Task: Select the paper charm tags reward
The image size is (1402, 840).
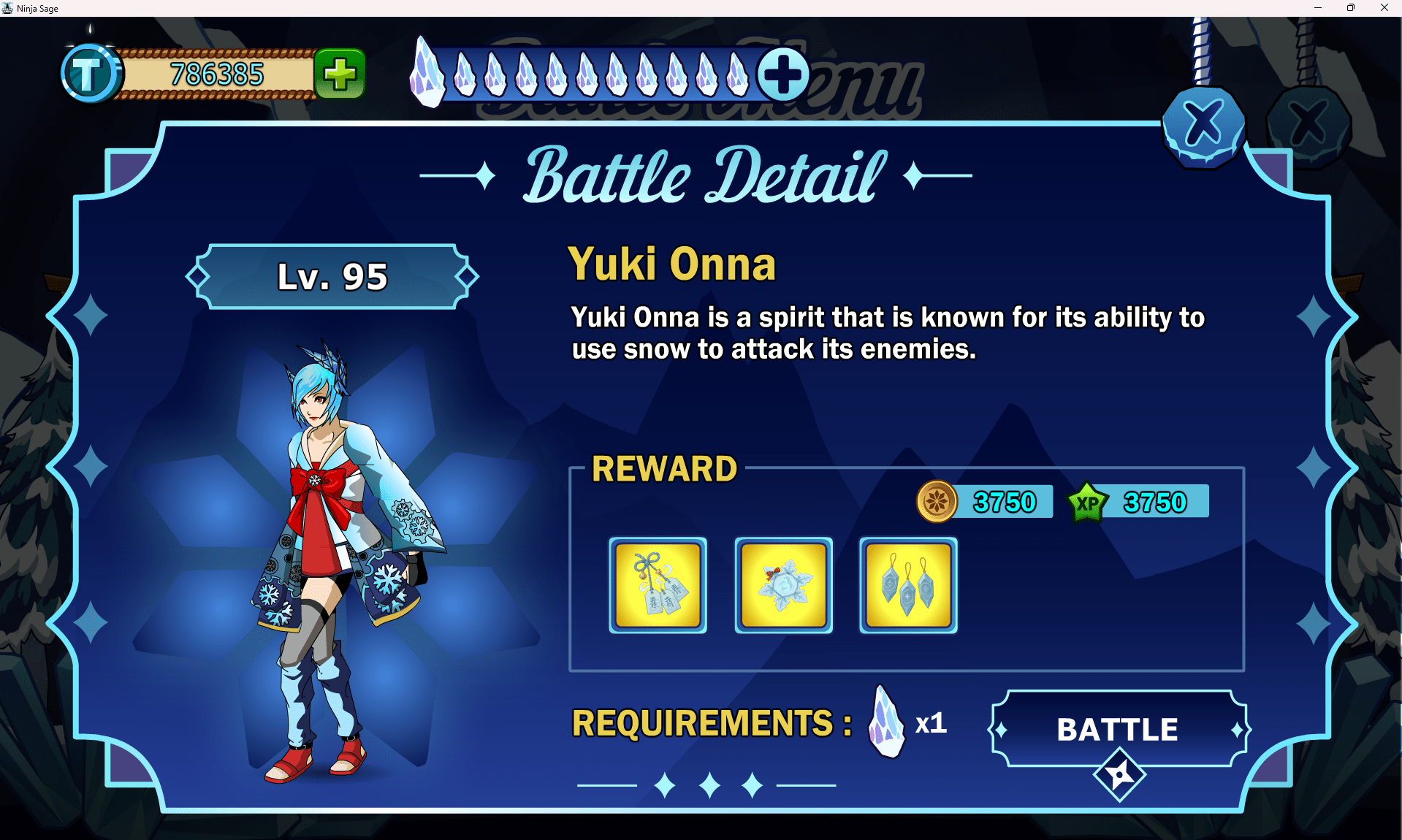Action: [x=658, y=585]
